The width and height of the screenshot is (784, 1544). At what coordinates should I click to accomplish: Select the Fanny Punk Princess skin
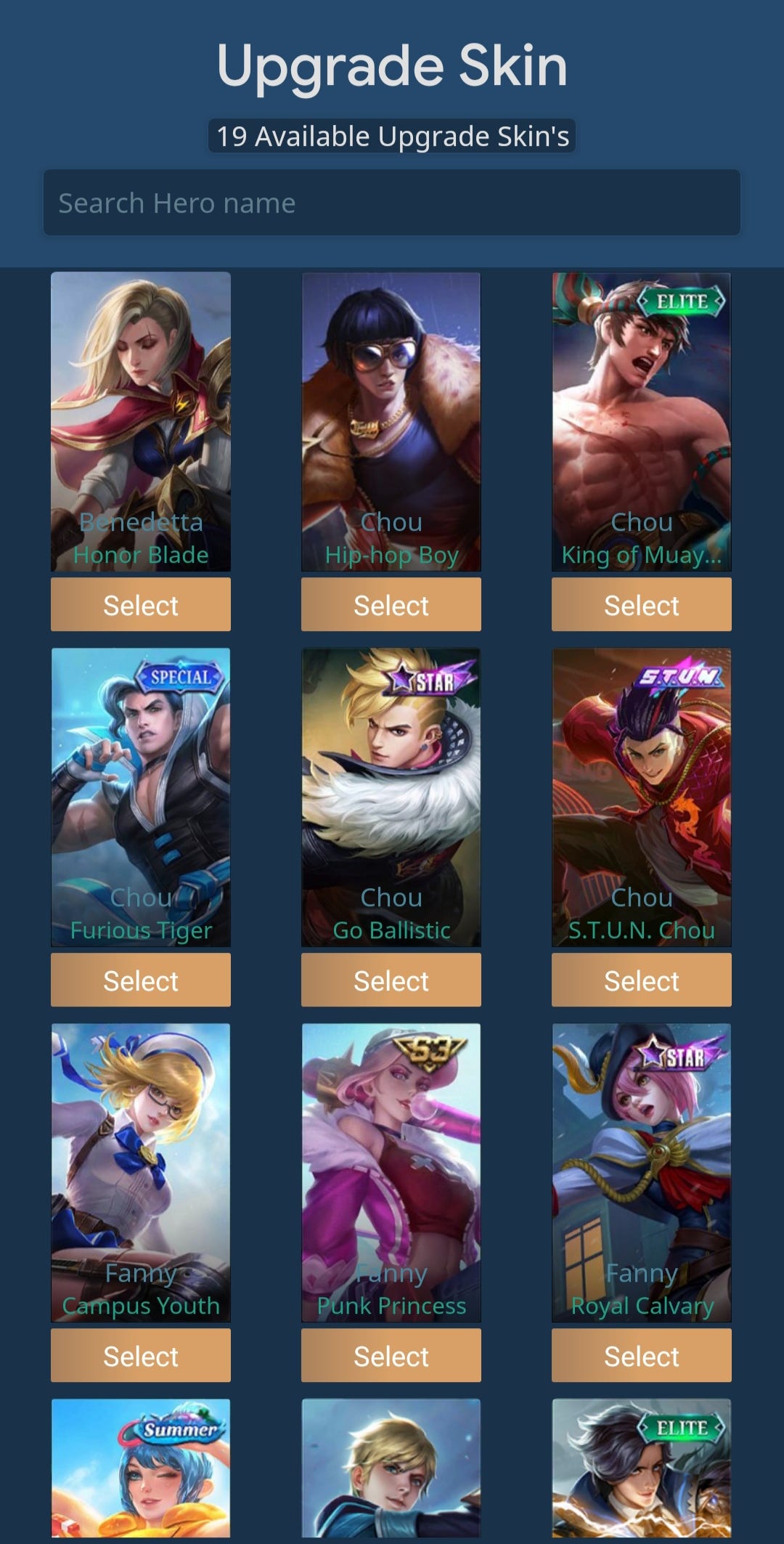tap(391, 1356)
